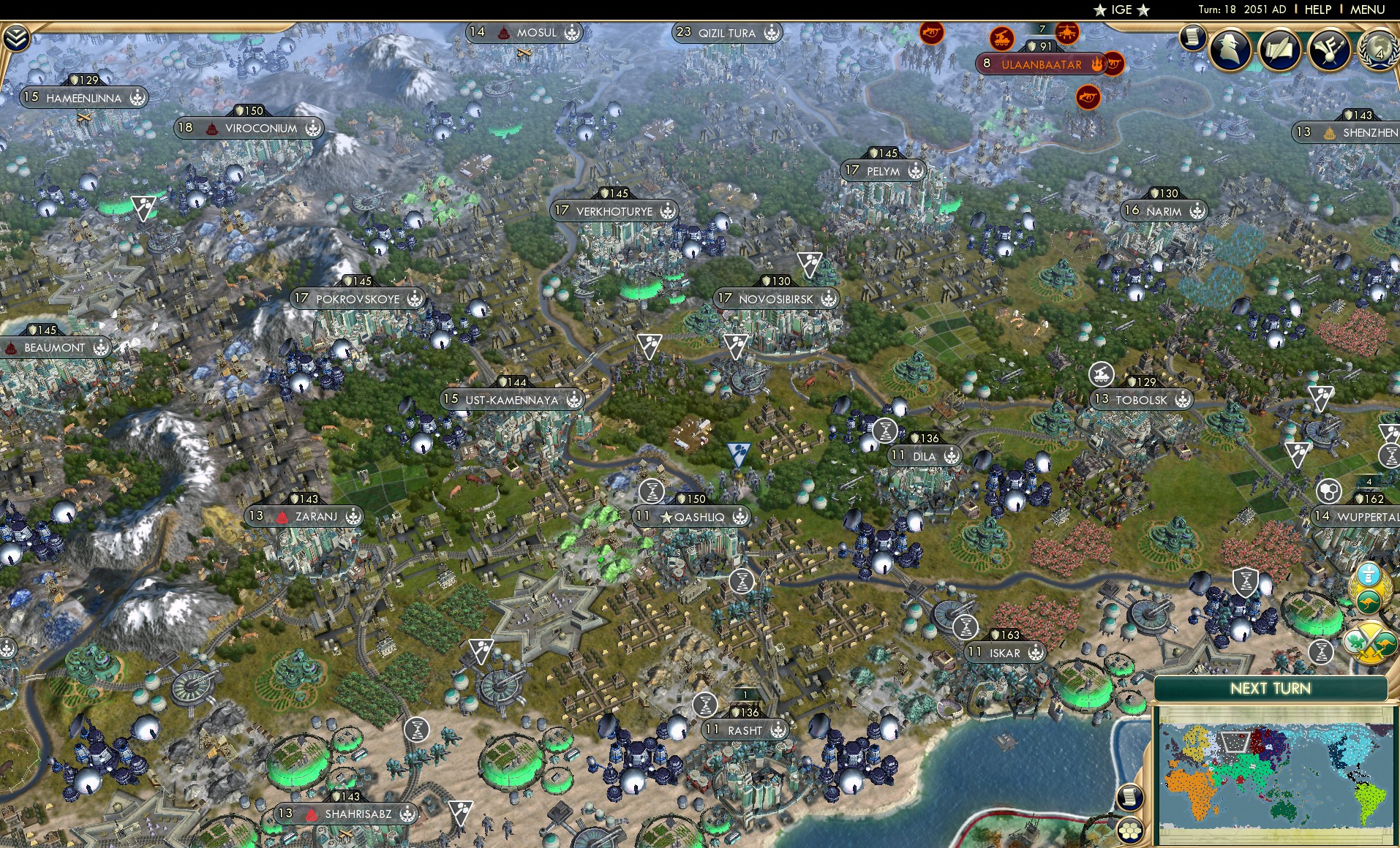Open the notification log scroll in top-right corner
1400x848 pixels.
coord(1194,37)
